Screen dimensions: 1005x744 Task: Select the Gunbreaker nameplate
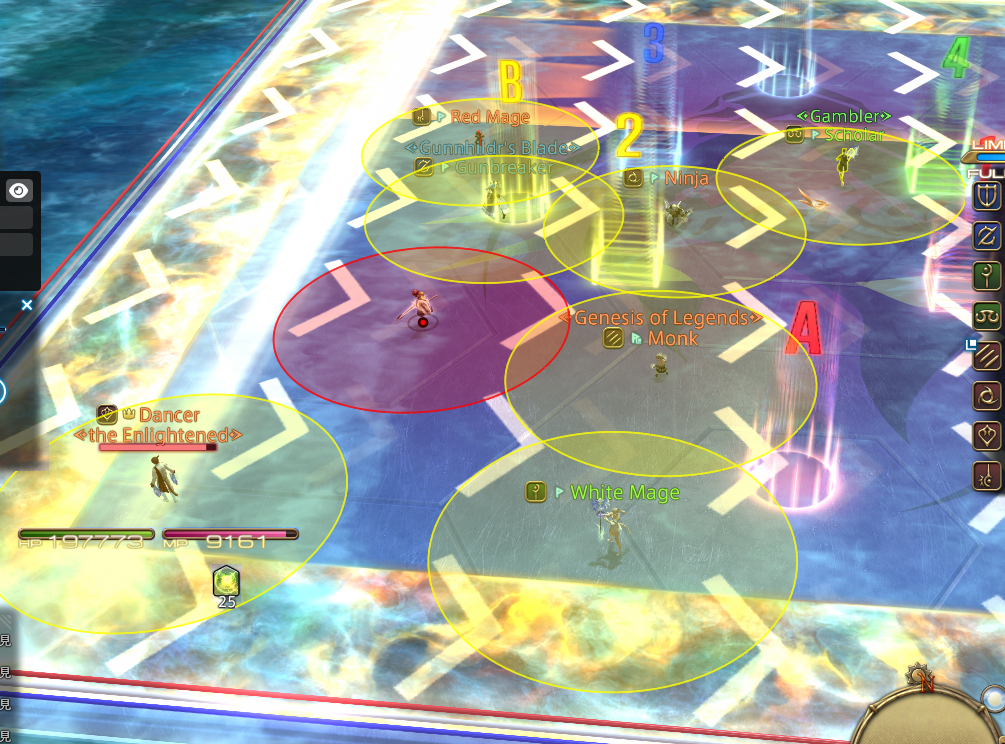[x=503, y=167]
